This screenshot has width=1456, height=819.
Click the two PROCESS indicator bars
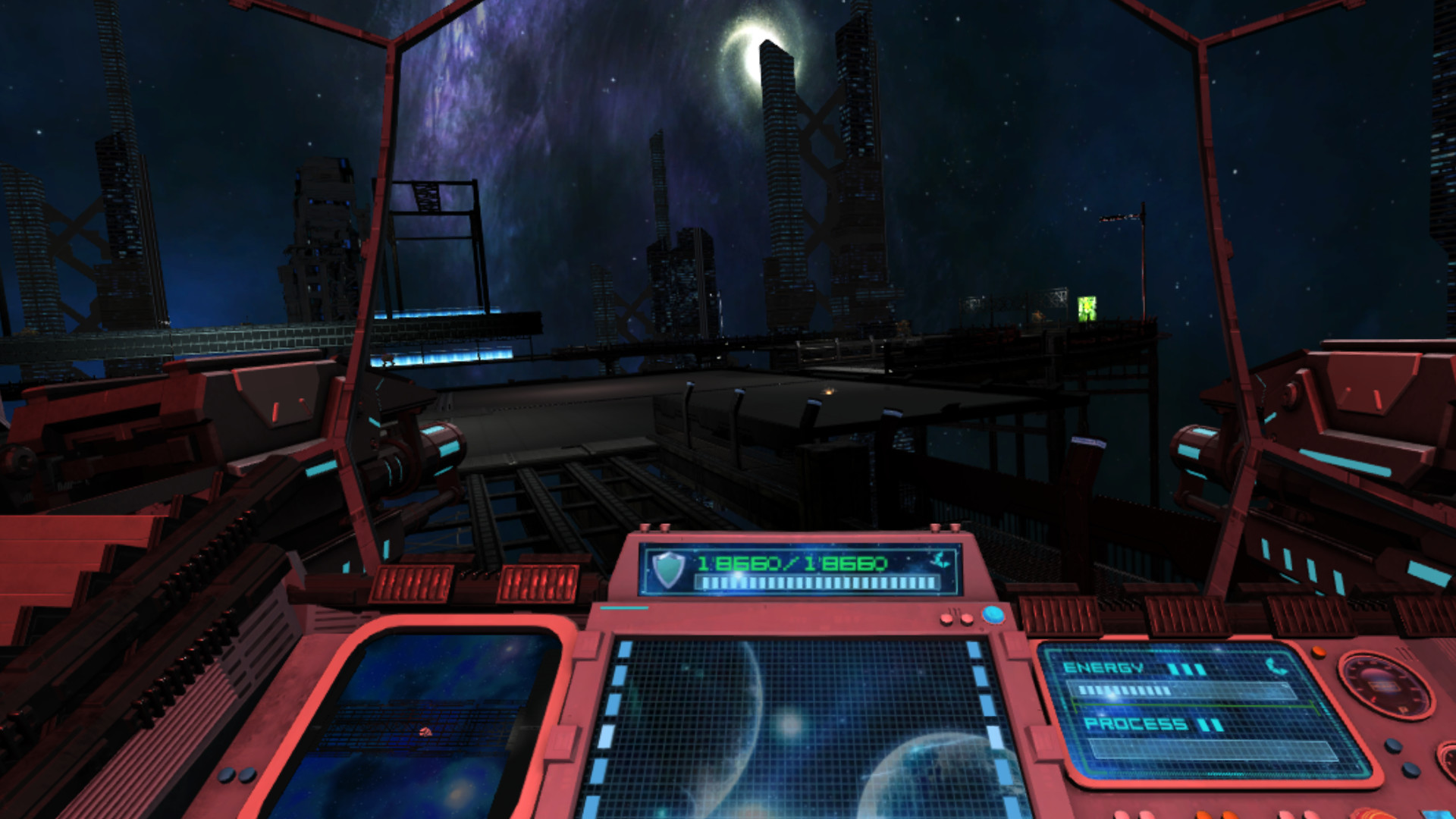pos(1209,726)
